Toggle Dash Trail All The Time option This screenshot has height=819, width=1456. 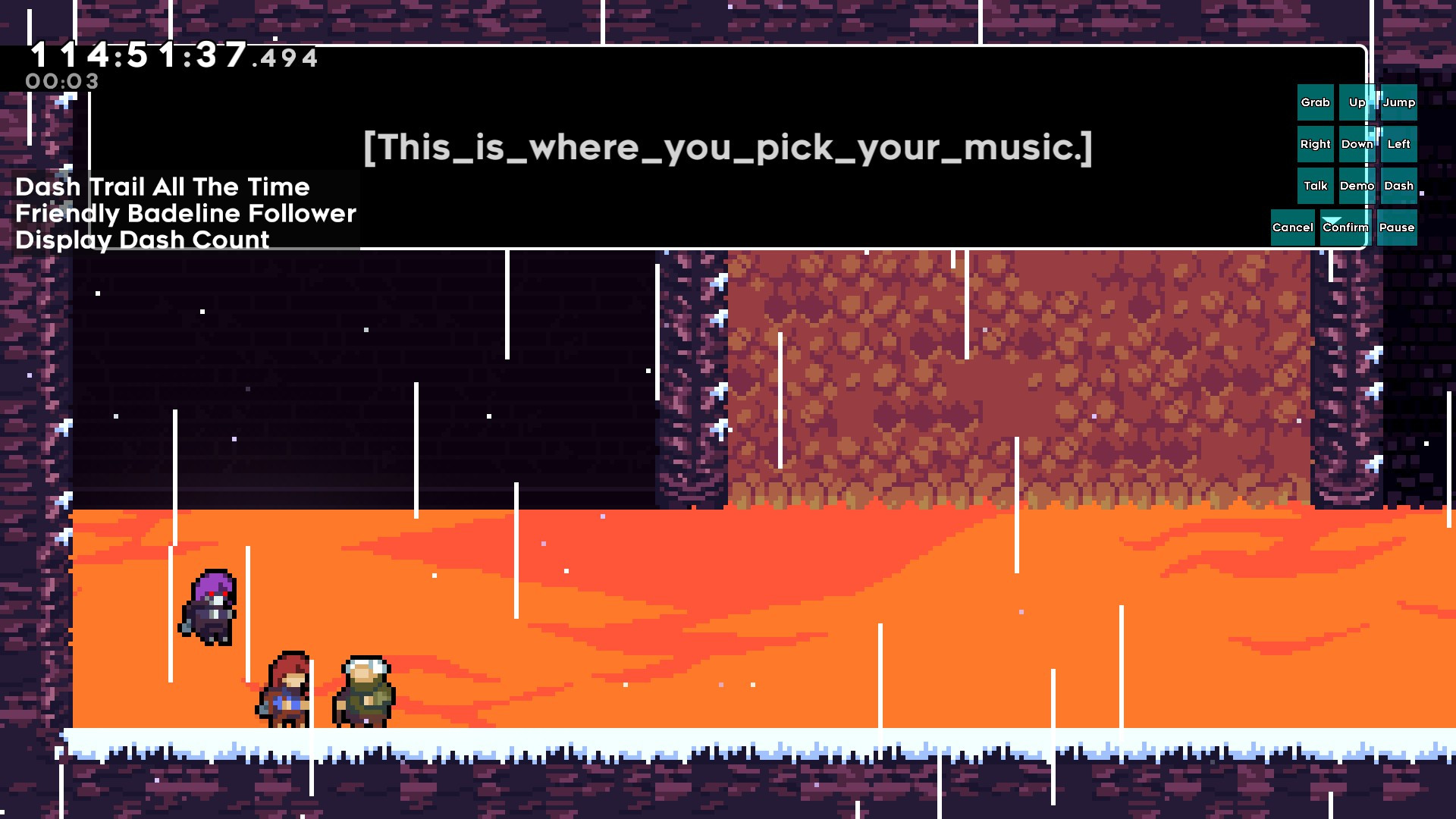[162, 187]
